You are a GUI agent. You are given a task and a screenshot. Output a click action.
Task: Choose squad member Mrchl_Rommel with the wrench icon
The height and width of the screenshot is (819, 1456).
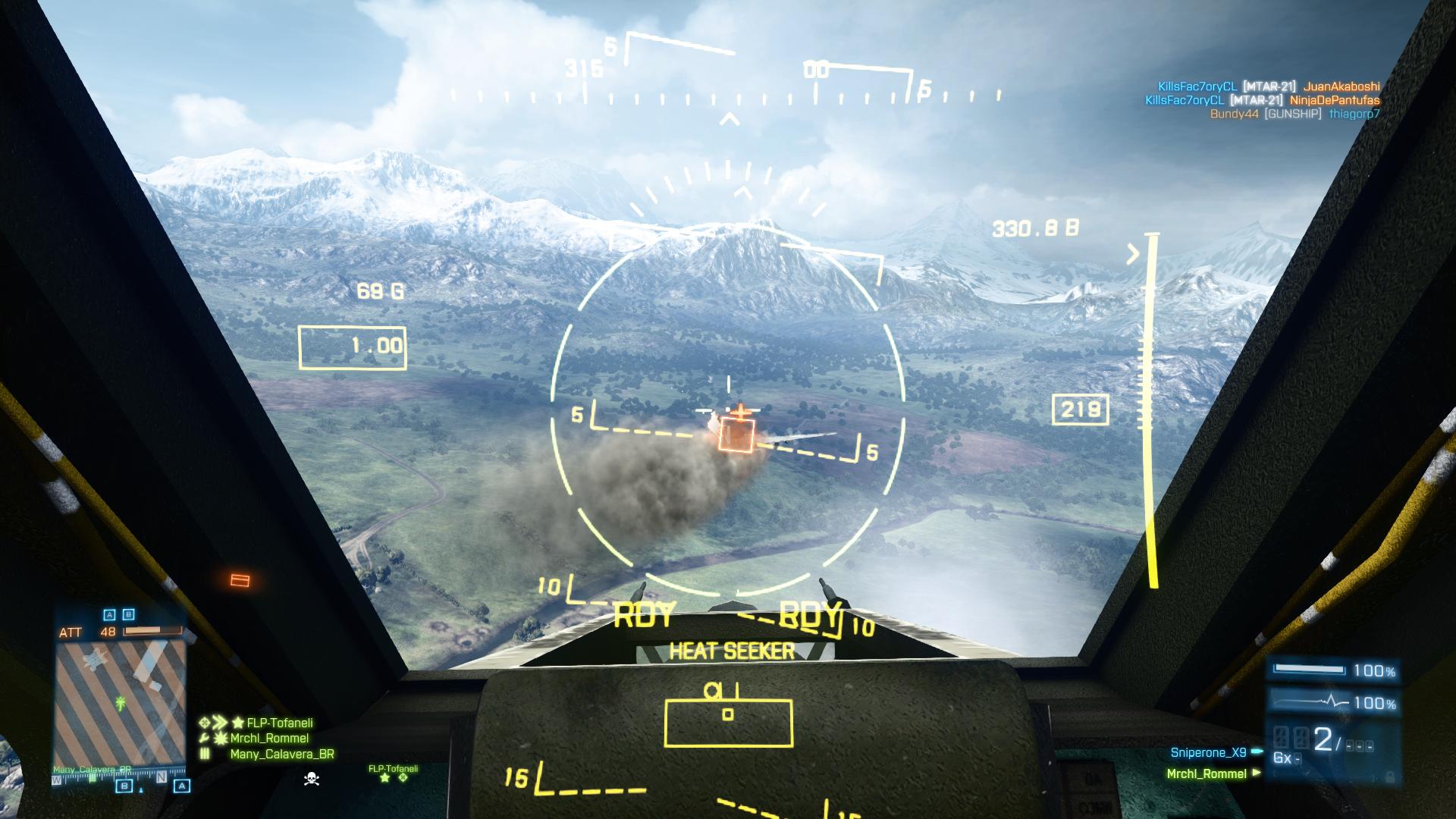(269, 738)
